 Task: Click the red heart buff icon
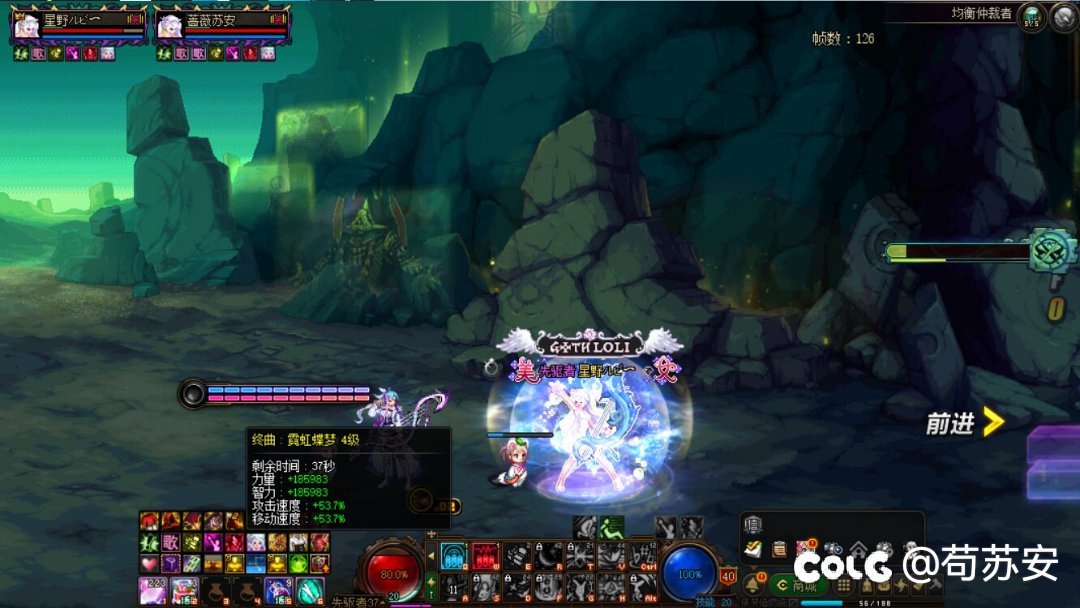(149, 563)
